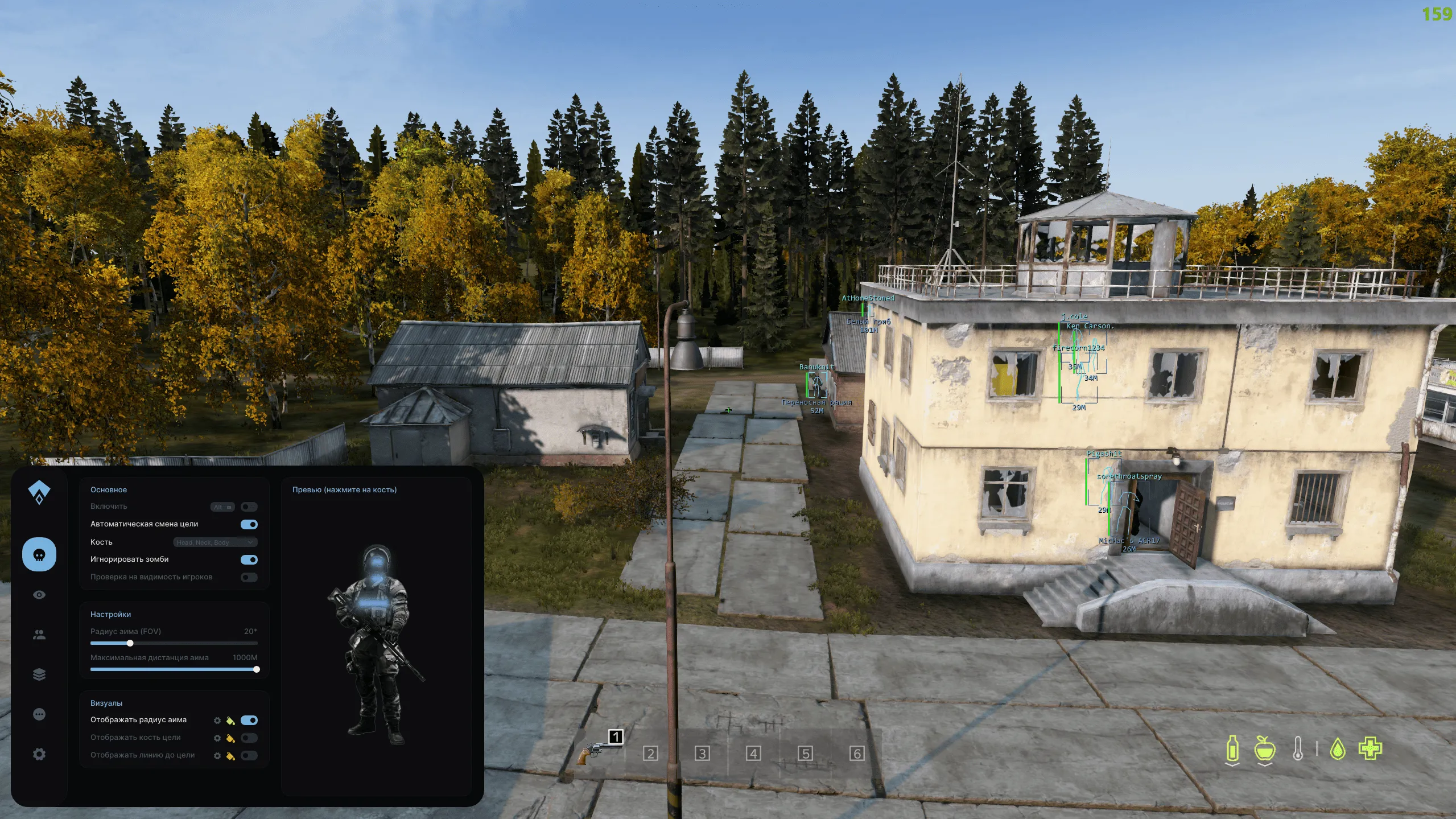The height and width of the screenshot is (819, 1456).
Task: Toggle the Игнорировать зомби switch
Action: coord(249,559)
